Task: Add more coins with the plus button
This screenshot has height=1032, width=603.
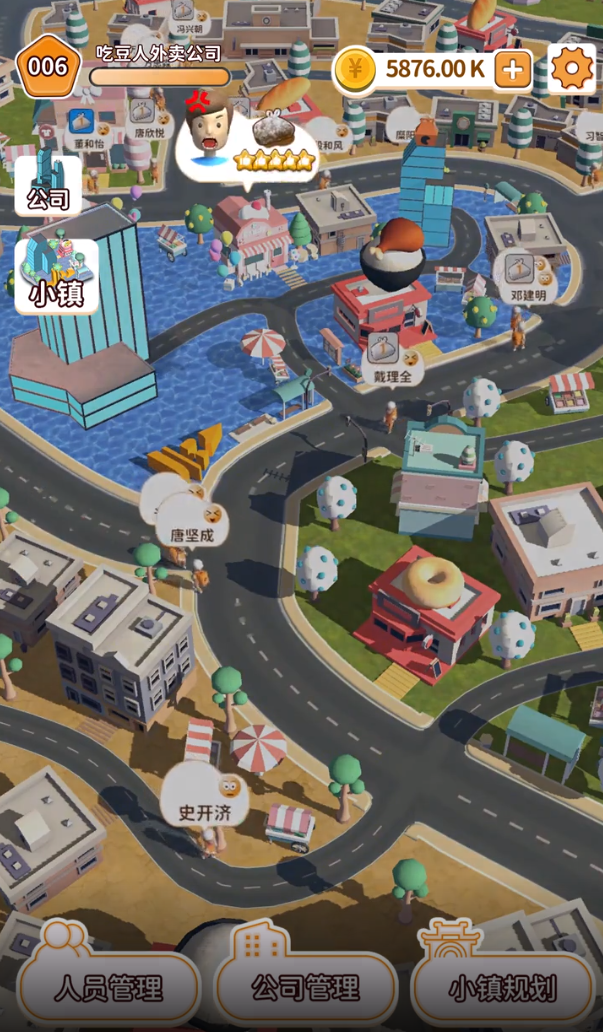Action: [513, 69]
